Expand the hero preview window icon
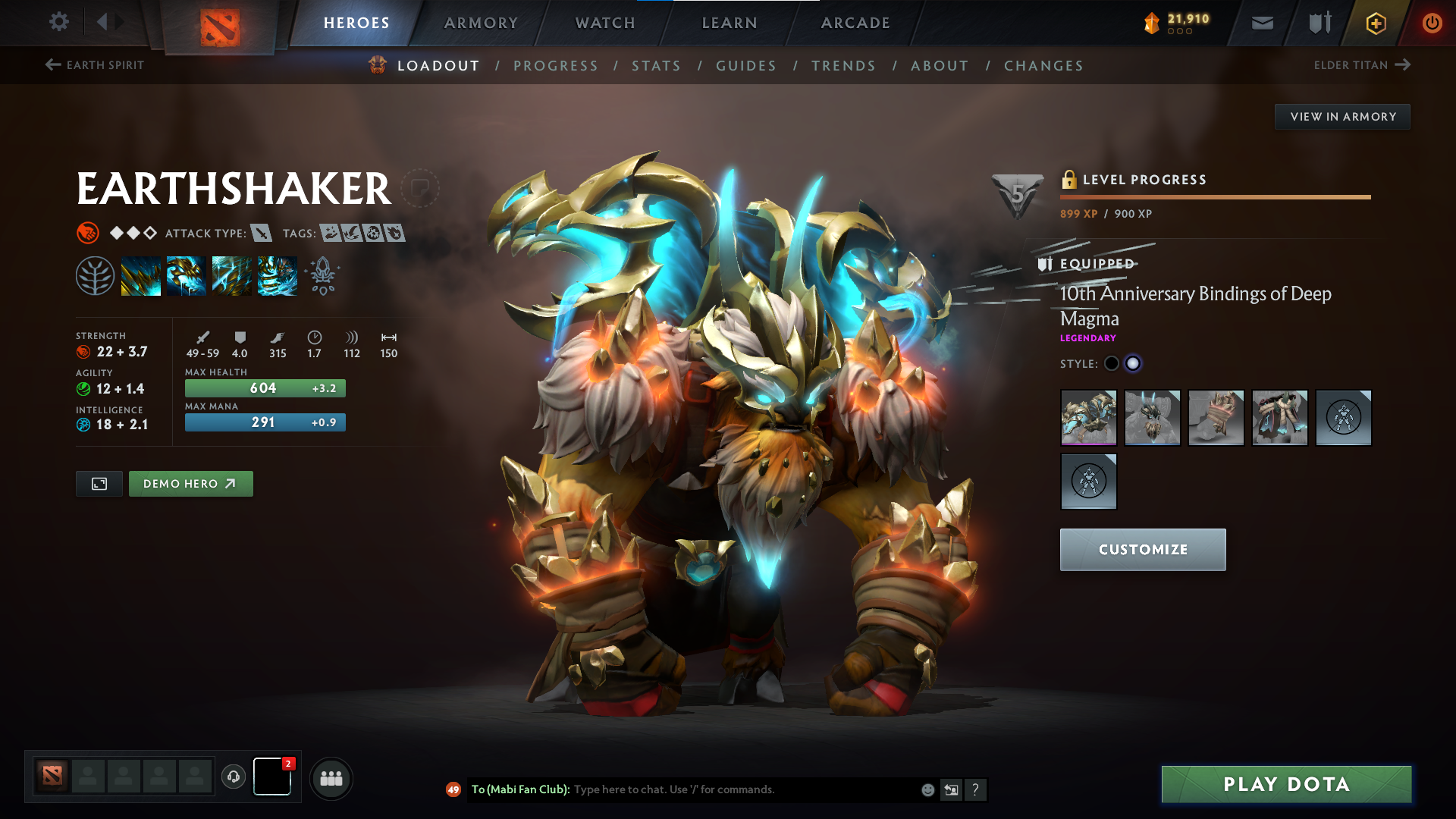The width and height of the screenshot is (1456, 819). click(x=99, y=483)
